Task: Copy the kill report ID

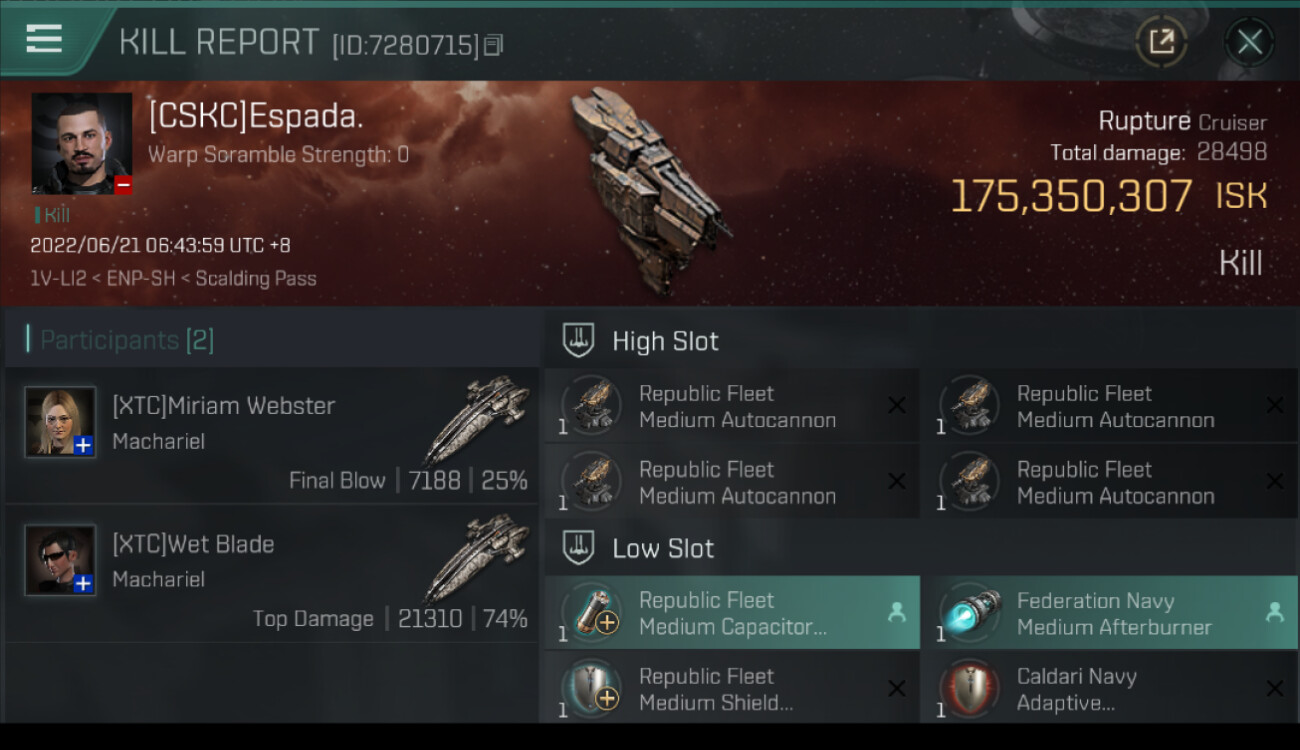Action: 493,45
